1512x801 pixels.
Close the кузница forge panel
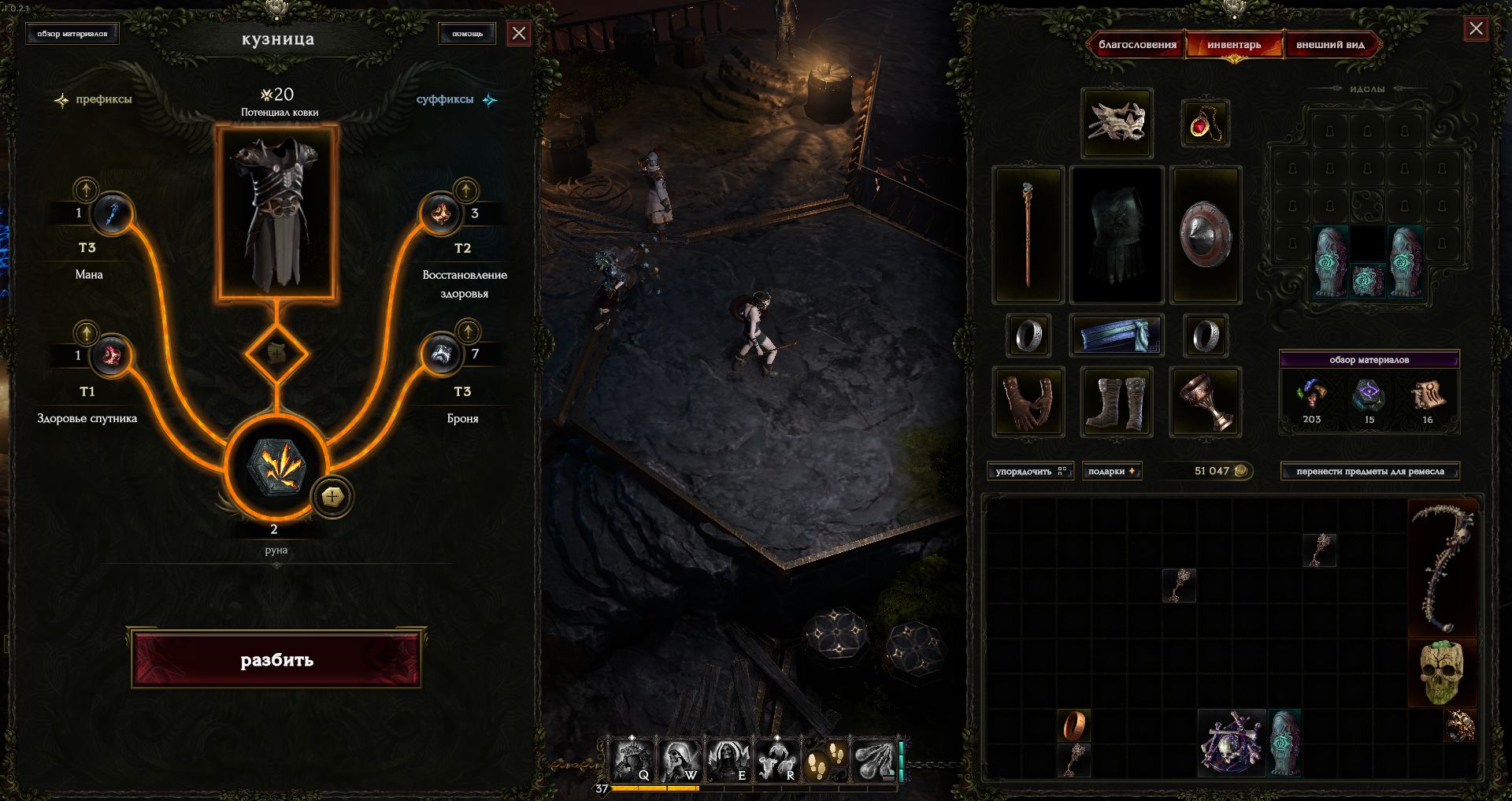518,33
